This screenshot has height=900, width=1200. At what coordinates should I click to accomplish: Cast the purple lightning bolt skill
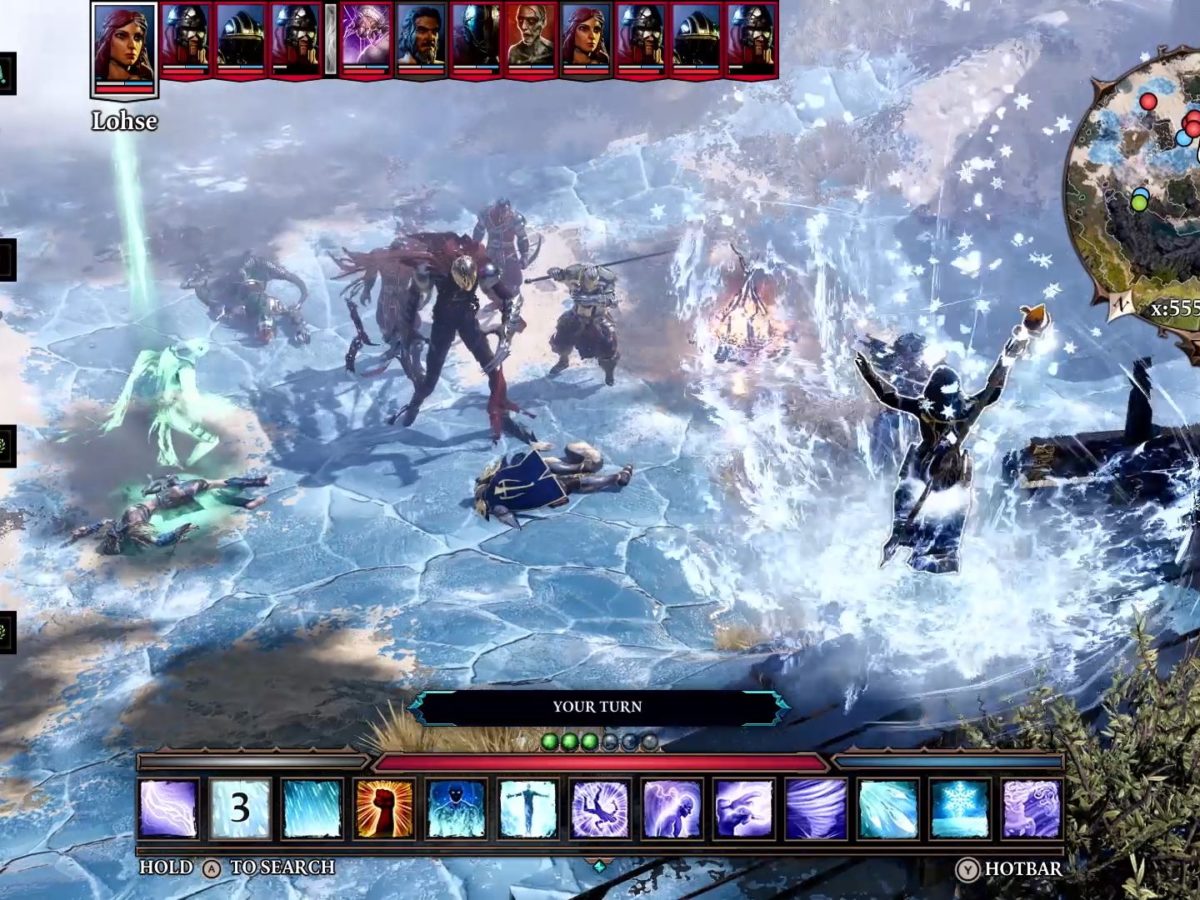tap(168, 808)
